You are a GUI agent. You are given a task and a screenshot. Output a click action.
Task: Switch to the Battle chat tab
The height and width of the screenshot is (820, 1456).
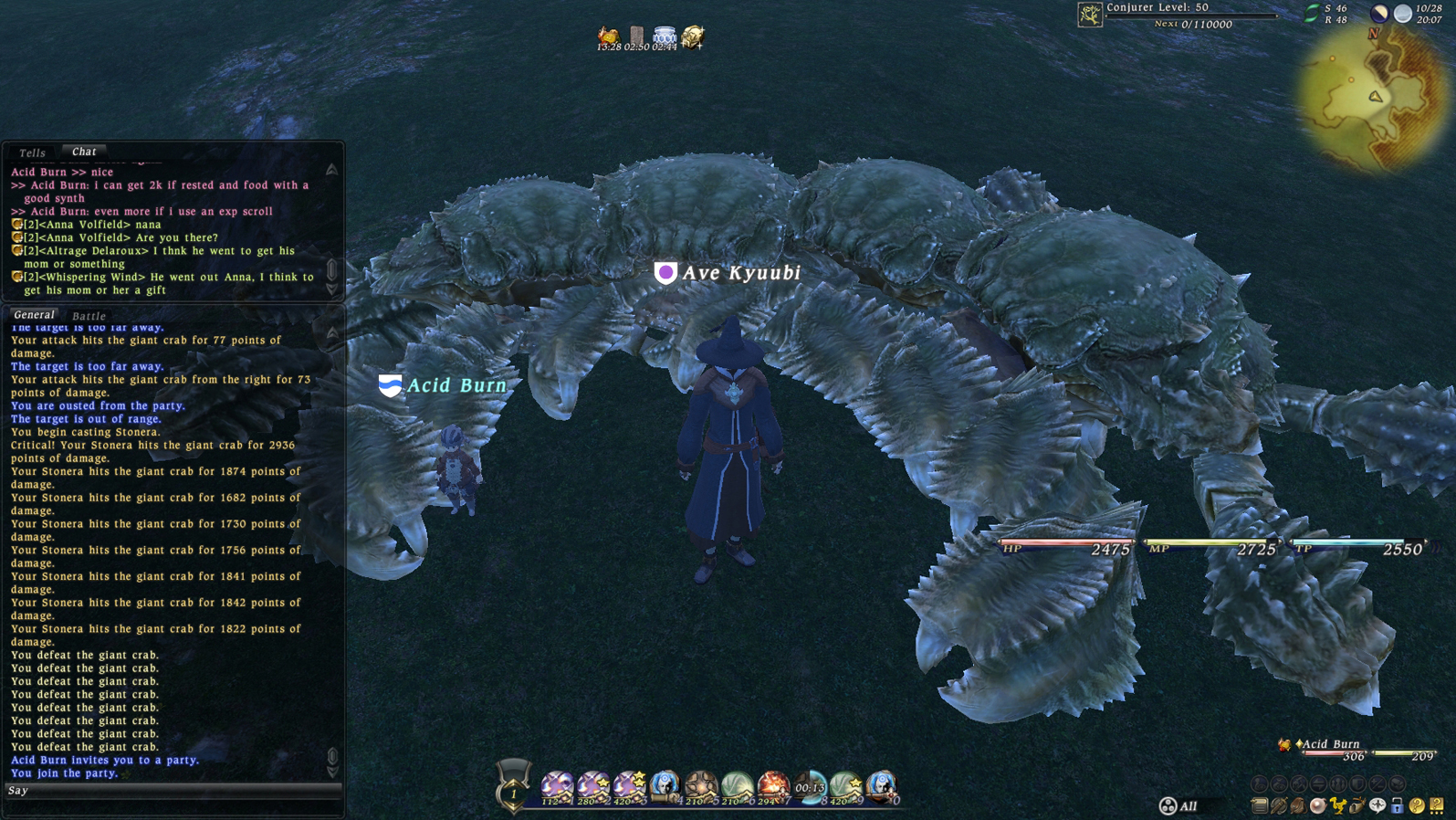coord(89,316)
